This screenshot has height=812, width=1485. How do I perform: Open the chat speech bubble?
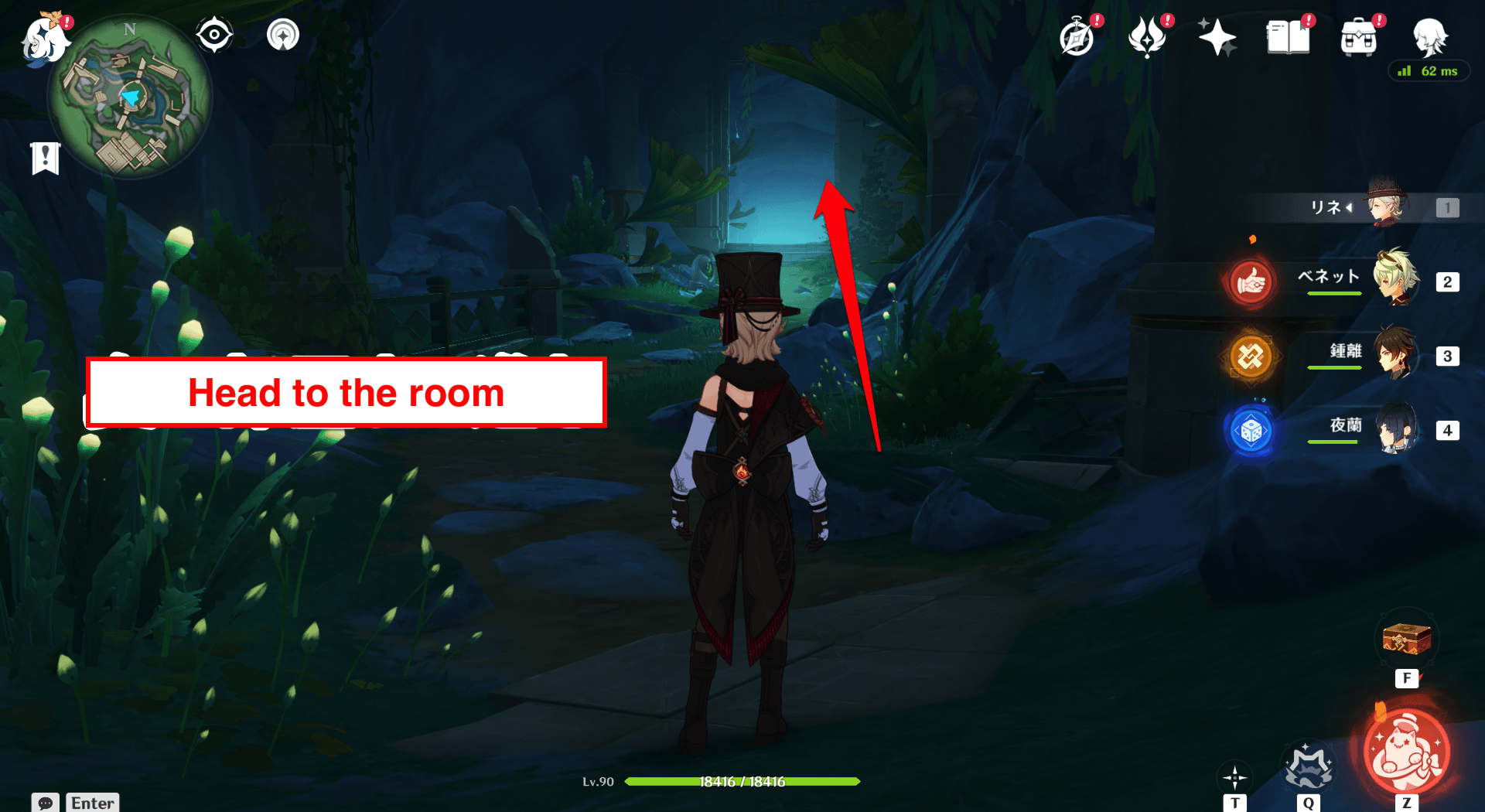[x=46, y=803]
